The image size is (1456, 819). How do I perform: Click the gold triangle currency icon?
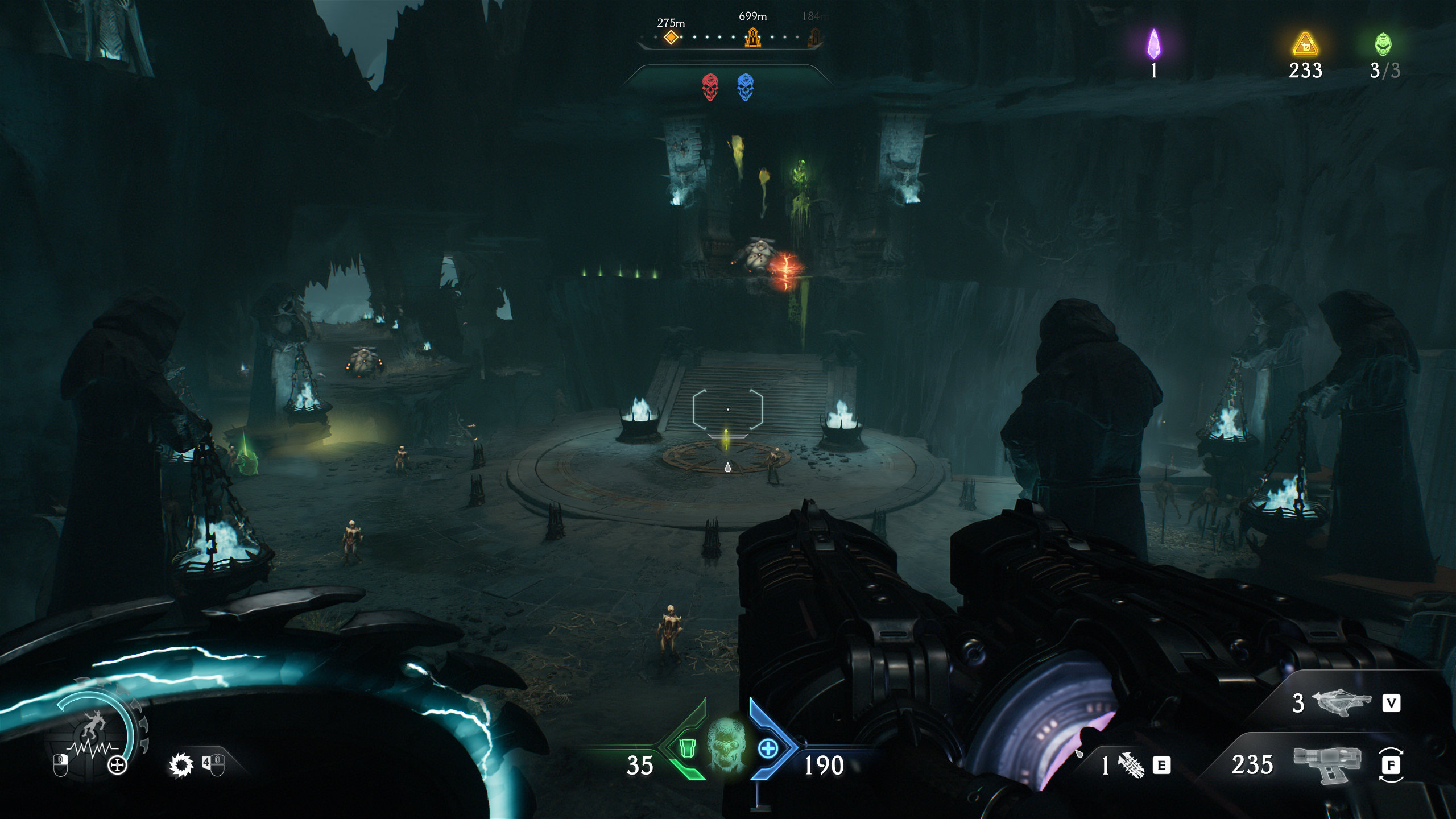click(x=1305, y=45)
